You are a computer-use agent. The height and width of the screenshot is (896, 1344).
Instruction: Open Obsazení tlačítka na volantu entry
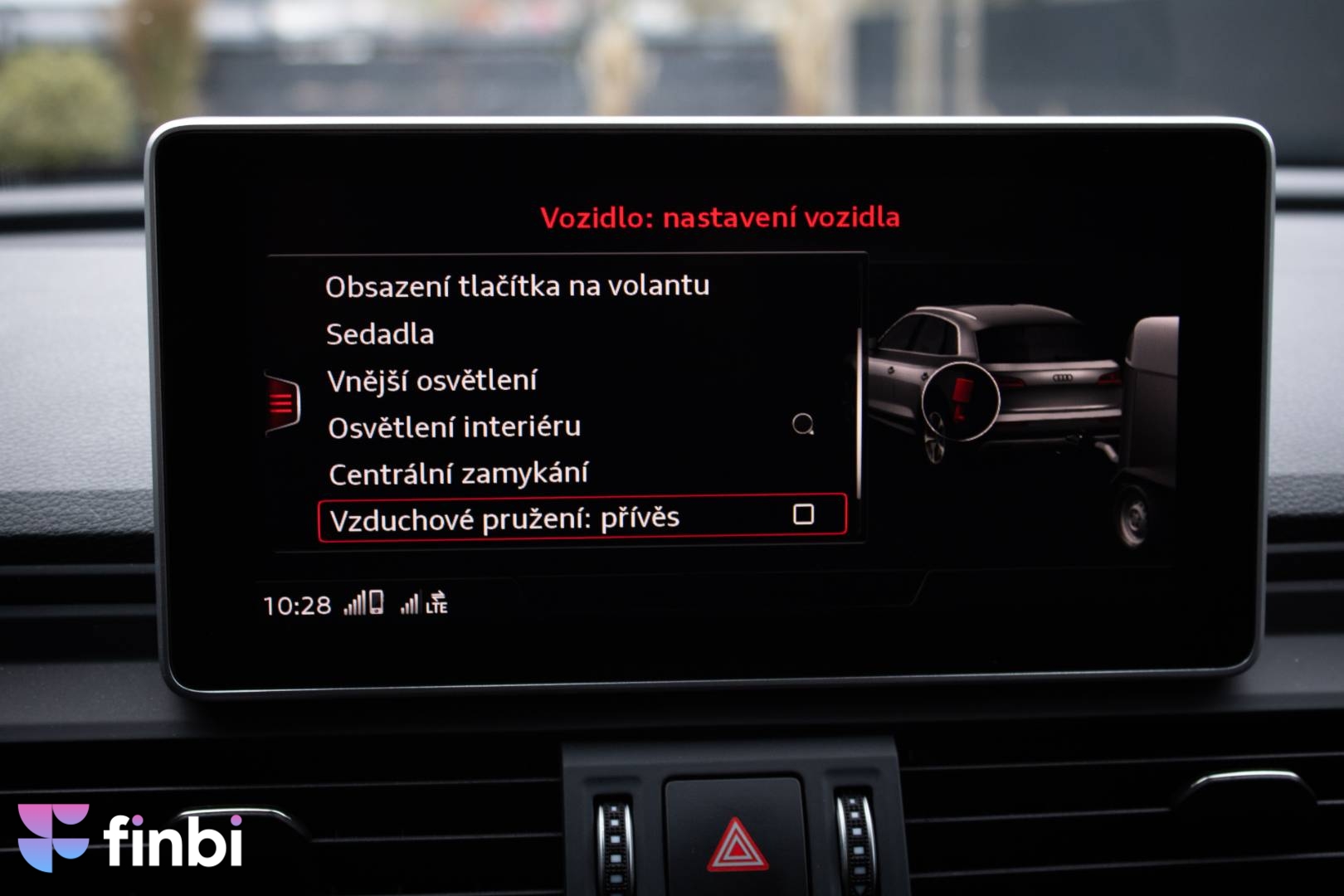[x=517, y=286]
